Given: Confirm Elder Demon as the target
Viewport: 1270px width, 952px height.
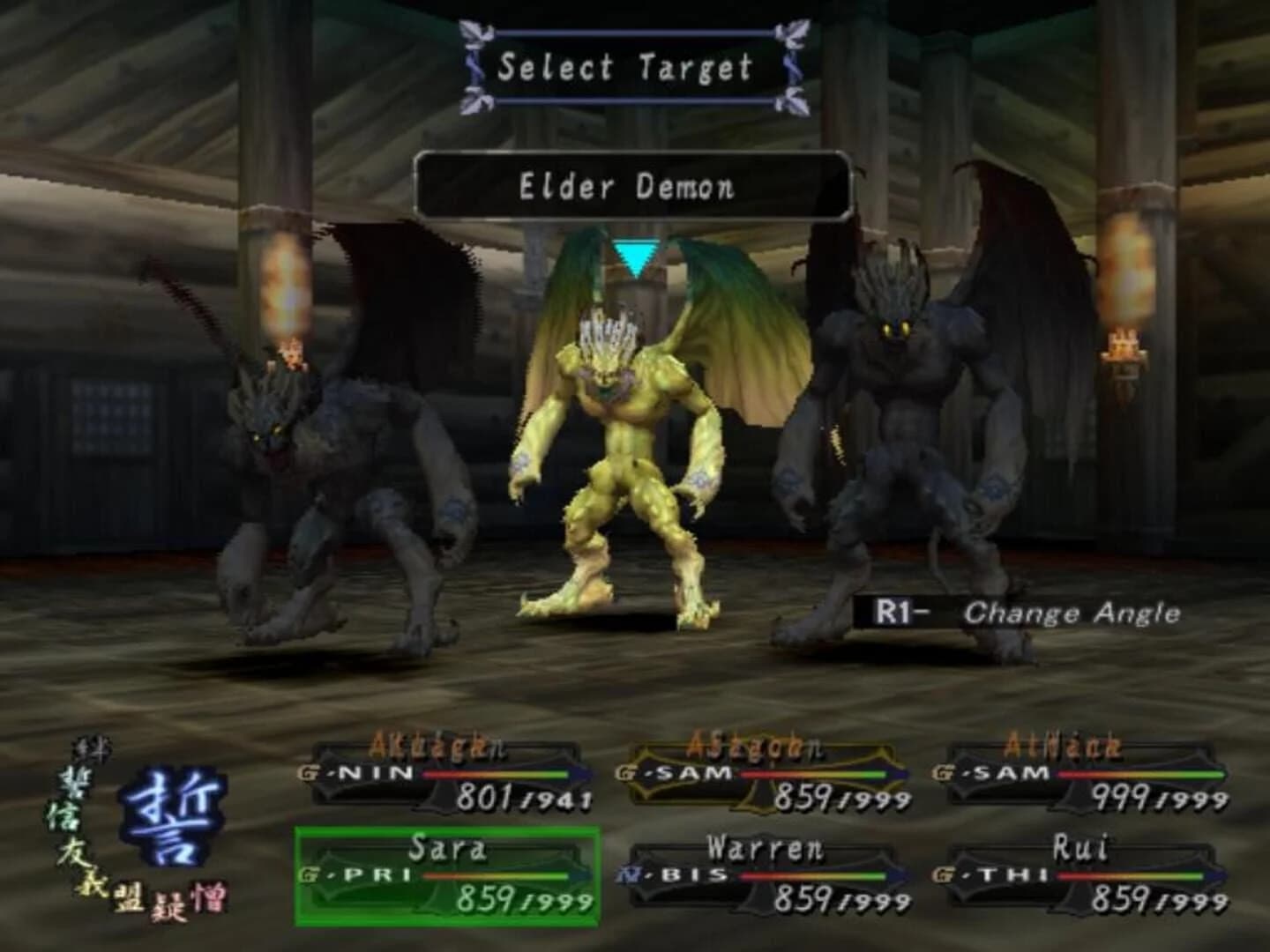Looking at the screenshot, I should point(633,185).
